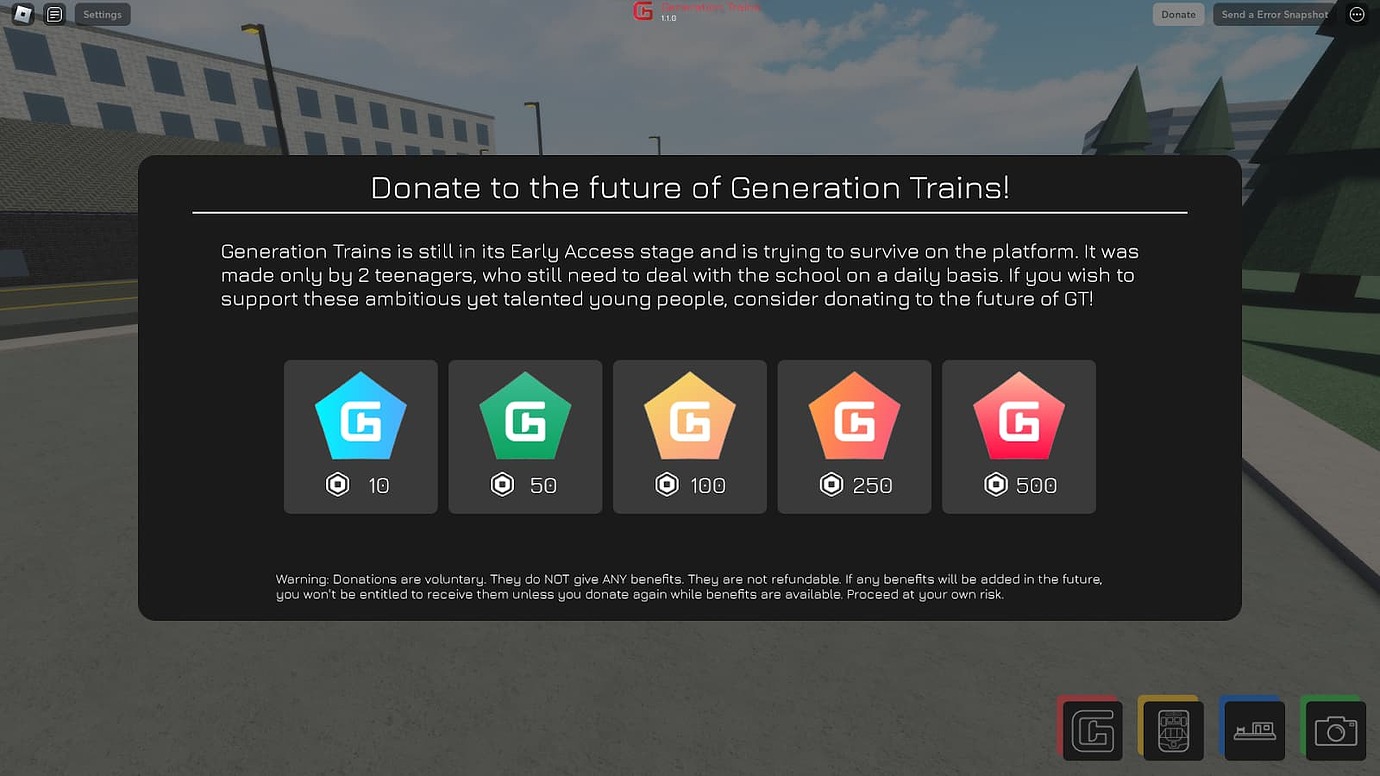
Task: Click the red pentagon badge in 500 tier
Action: click(x=1018, y=413)
